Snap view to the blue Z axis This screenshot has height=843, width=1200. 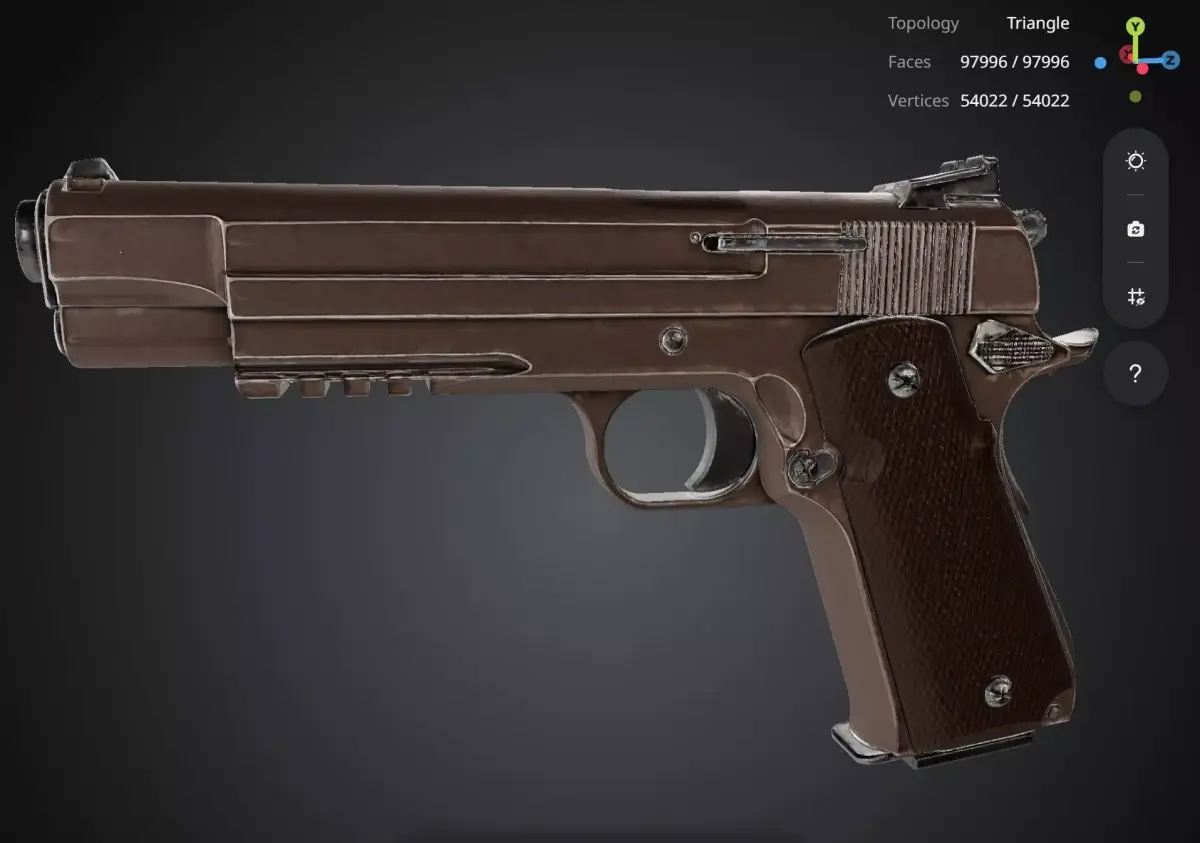point(1170,60)
